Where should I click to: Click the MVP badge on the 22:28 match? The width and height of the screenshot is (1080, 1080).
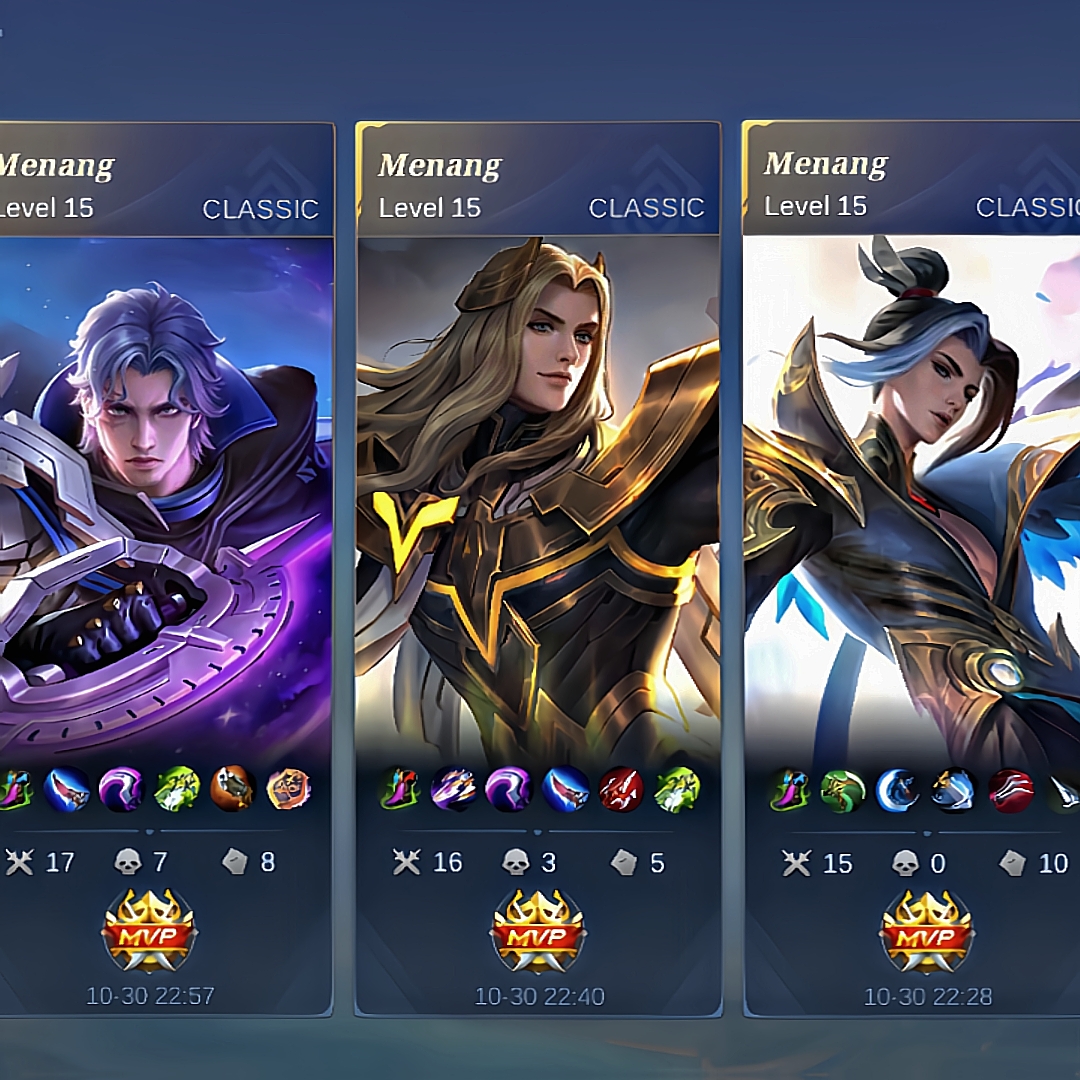click(x=927, y=932)
